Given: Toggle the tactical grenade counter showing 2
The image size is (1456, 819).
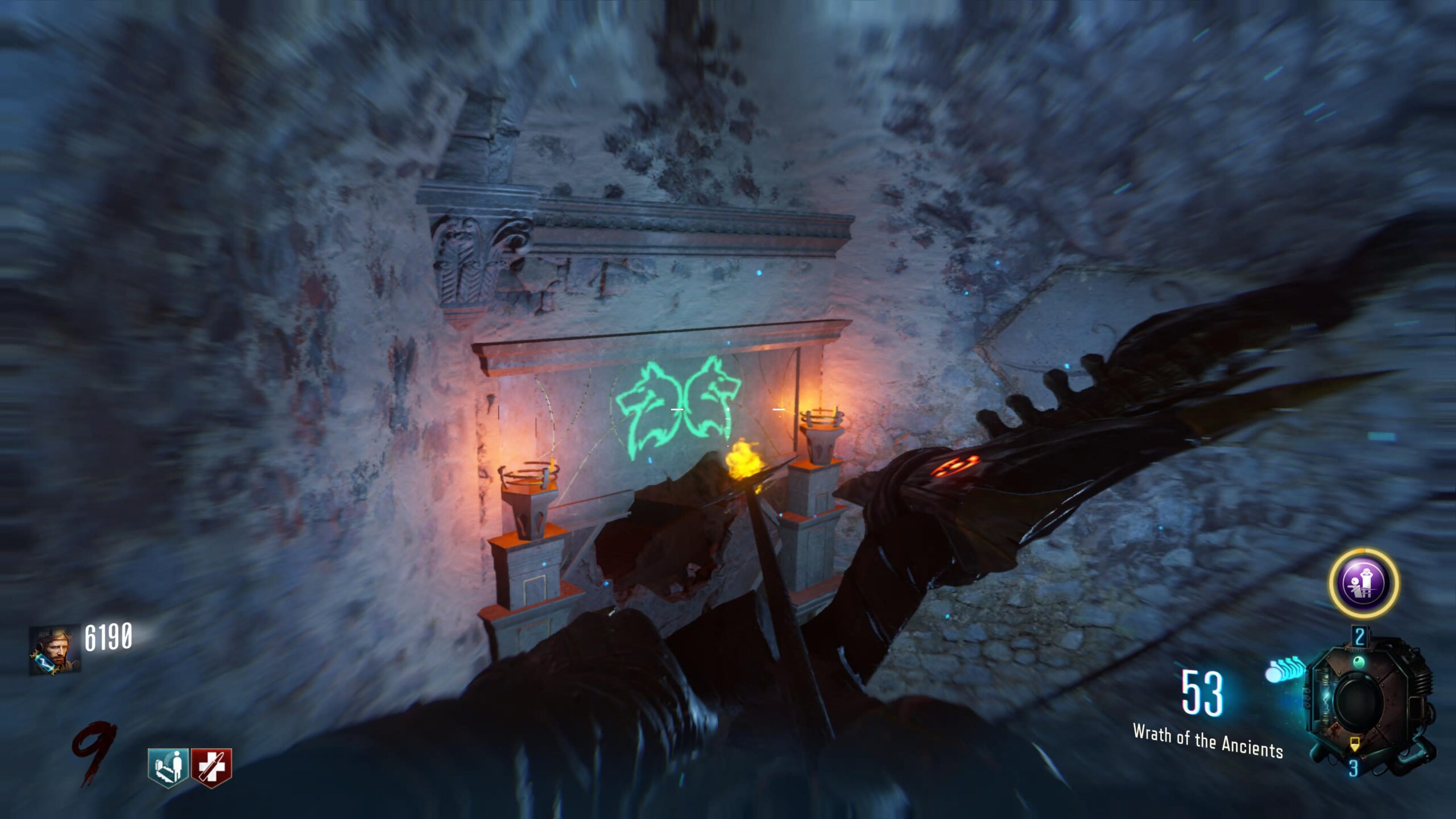Looking at the screenshot, I should tap(1359, 636).
